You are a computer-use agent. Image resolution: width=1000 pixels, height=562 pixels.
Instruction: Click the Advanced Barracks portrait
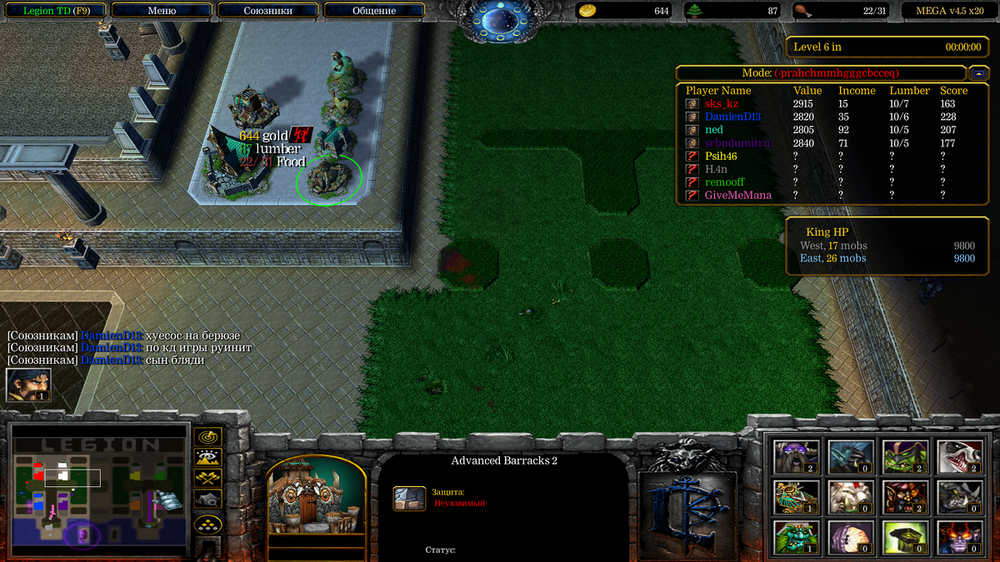coord(317,497)
